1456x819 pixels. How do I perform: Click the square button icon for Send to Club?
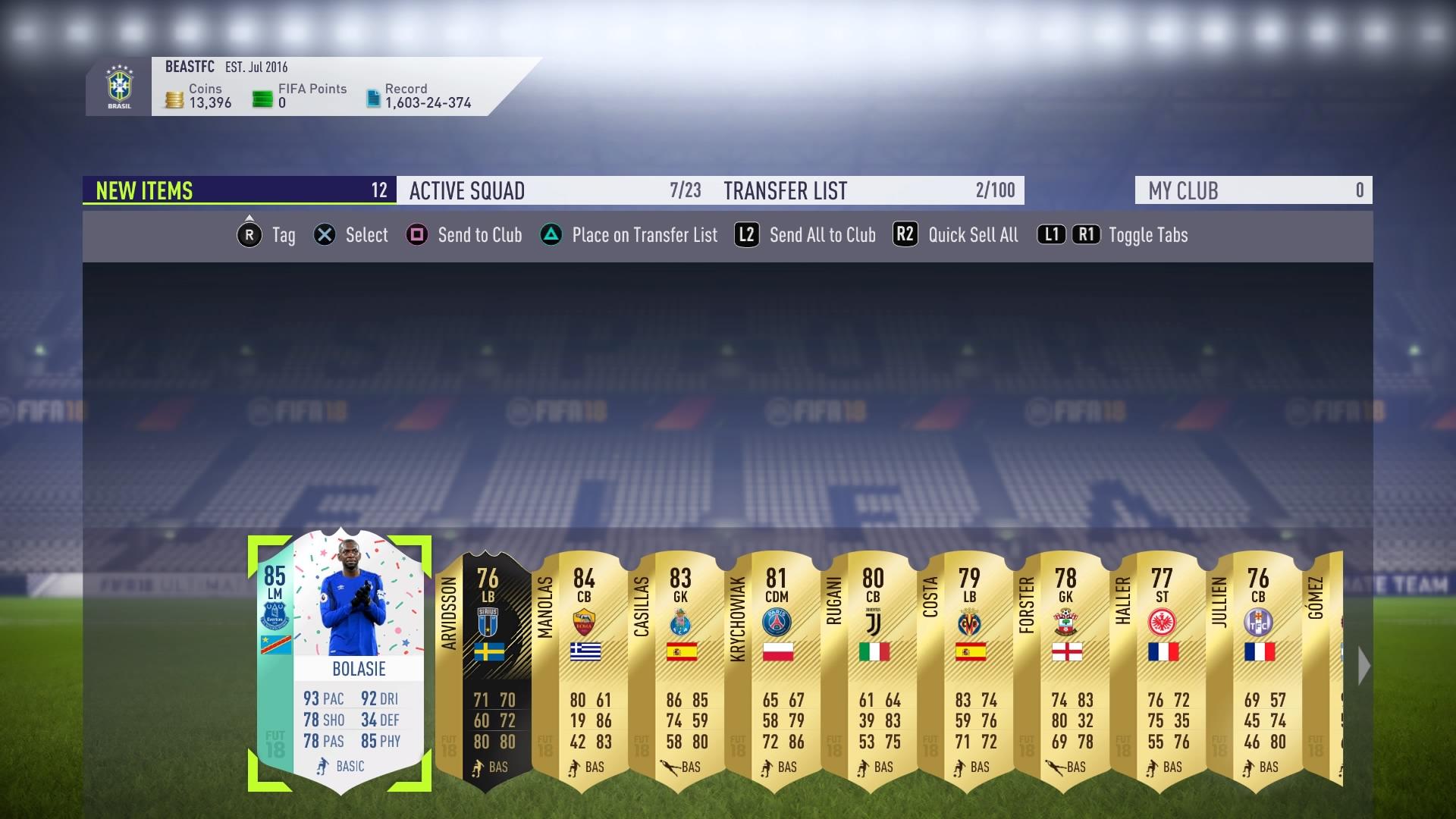point(414,236)
